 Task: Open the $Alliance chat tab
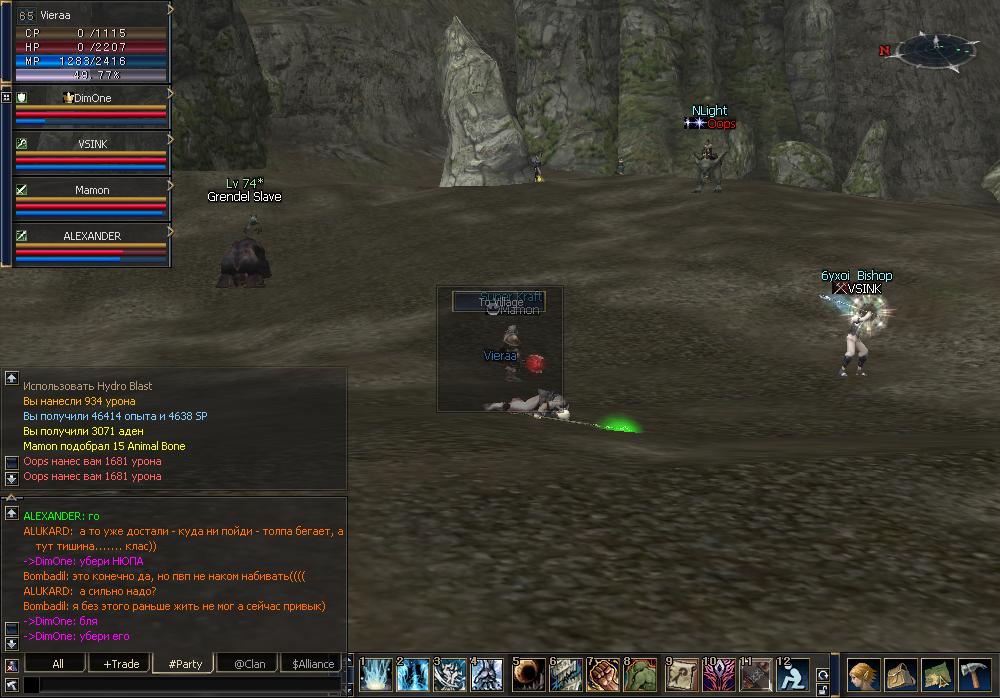click(x=313, y=663)
